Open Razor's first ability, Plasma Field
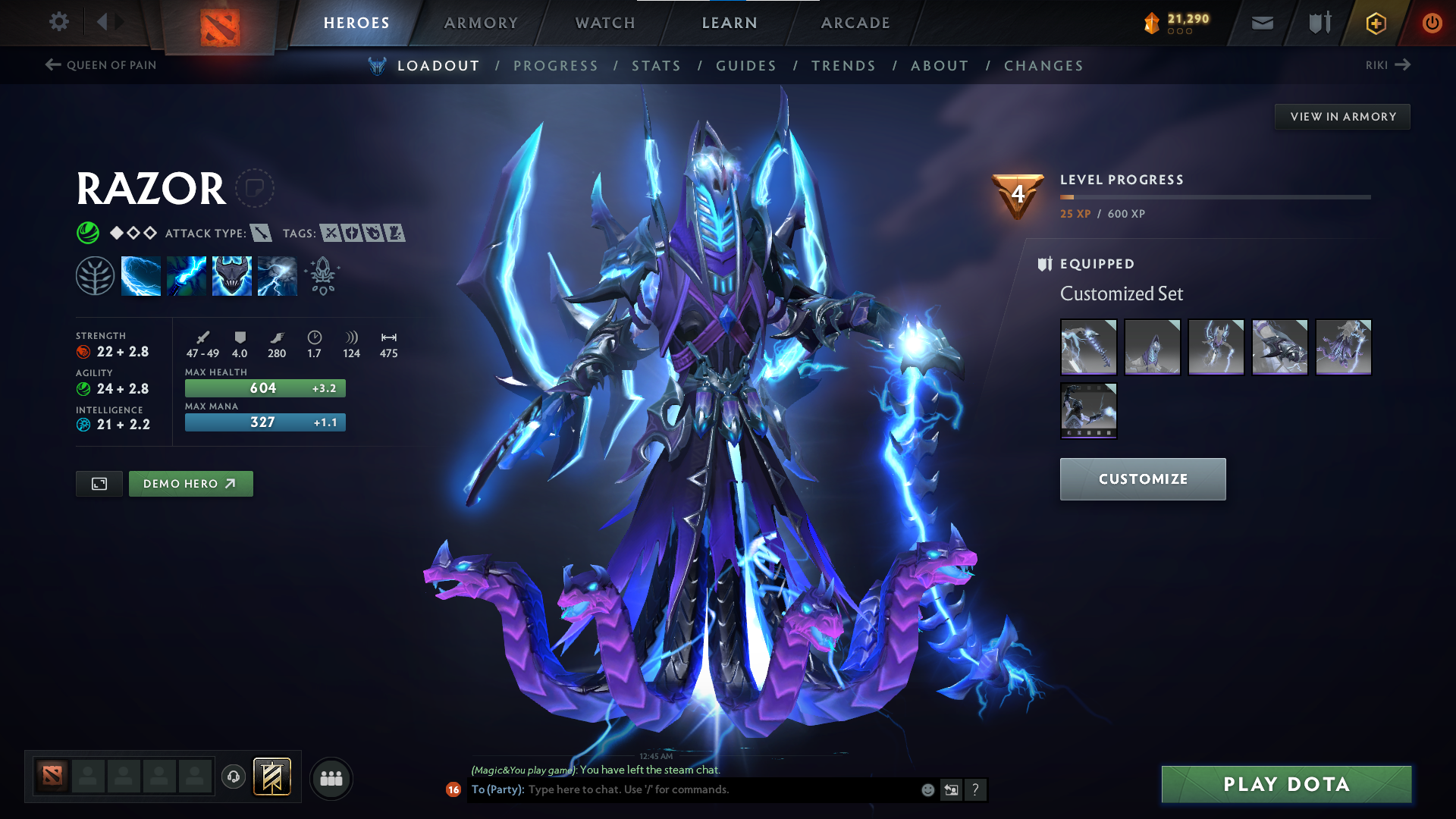 click(141, 275)
